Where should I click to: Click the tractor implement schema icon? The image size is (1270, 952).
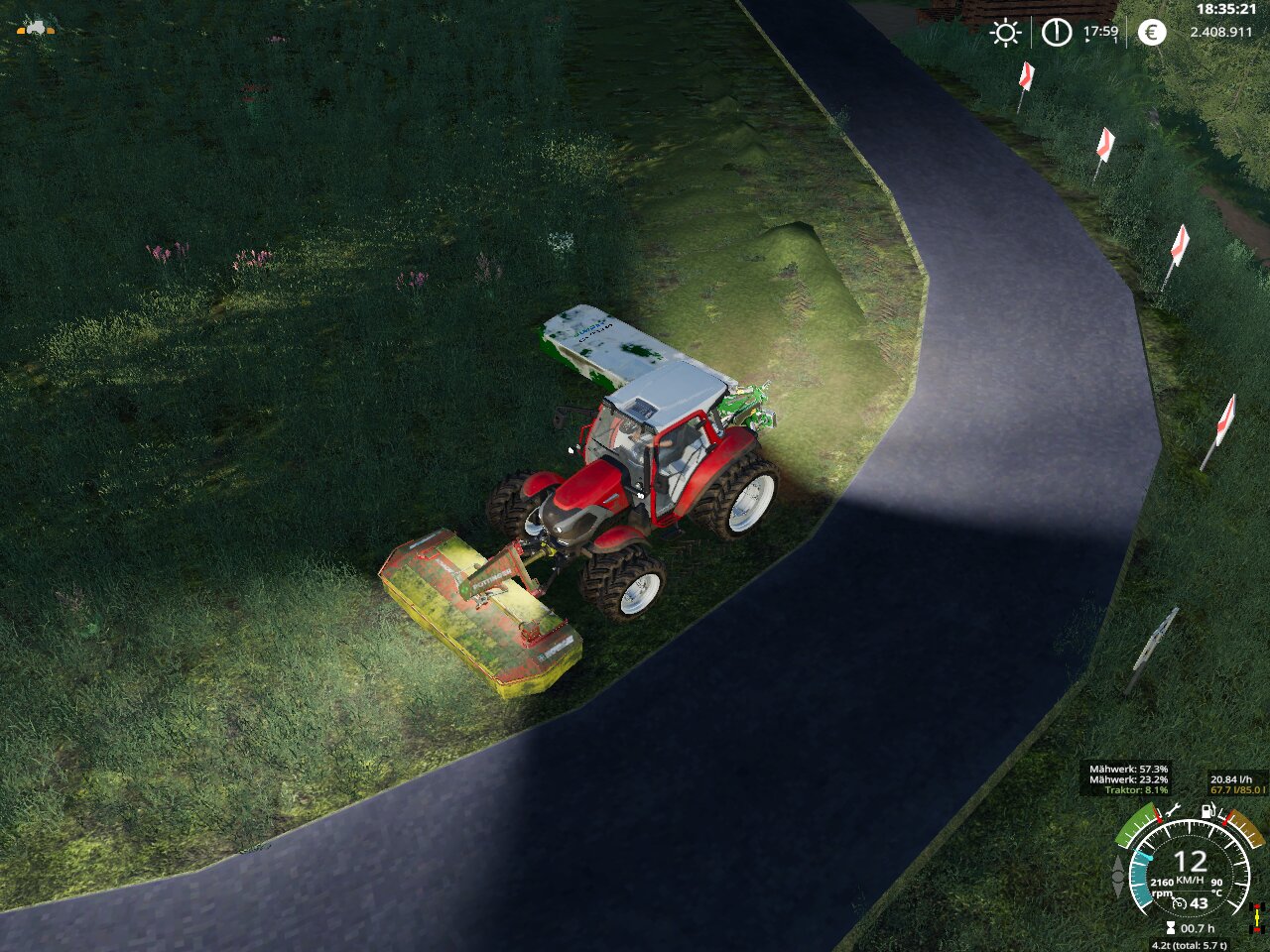point(36,28)
